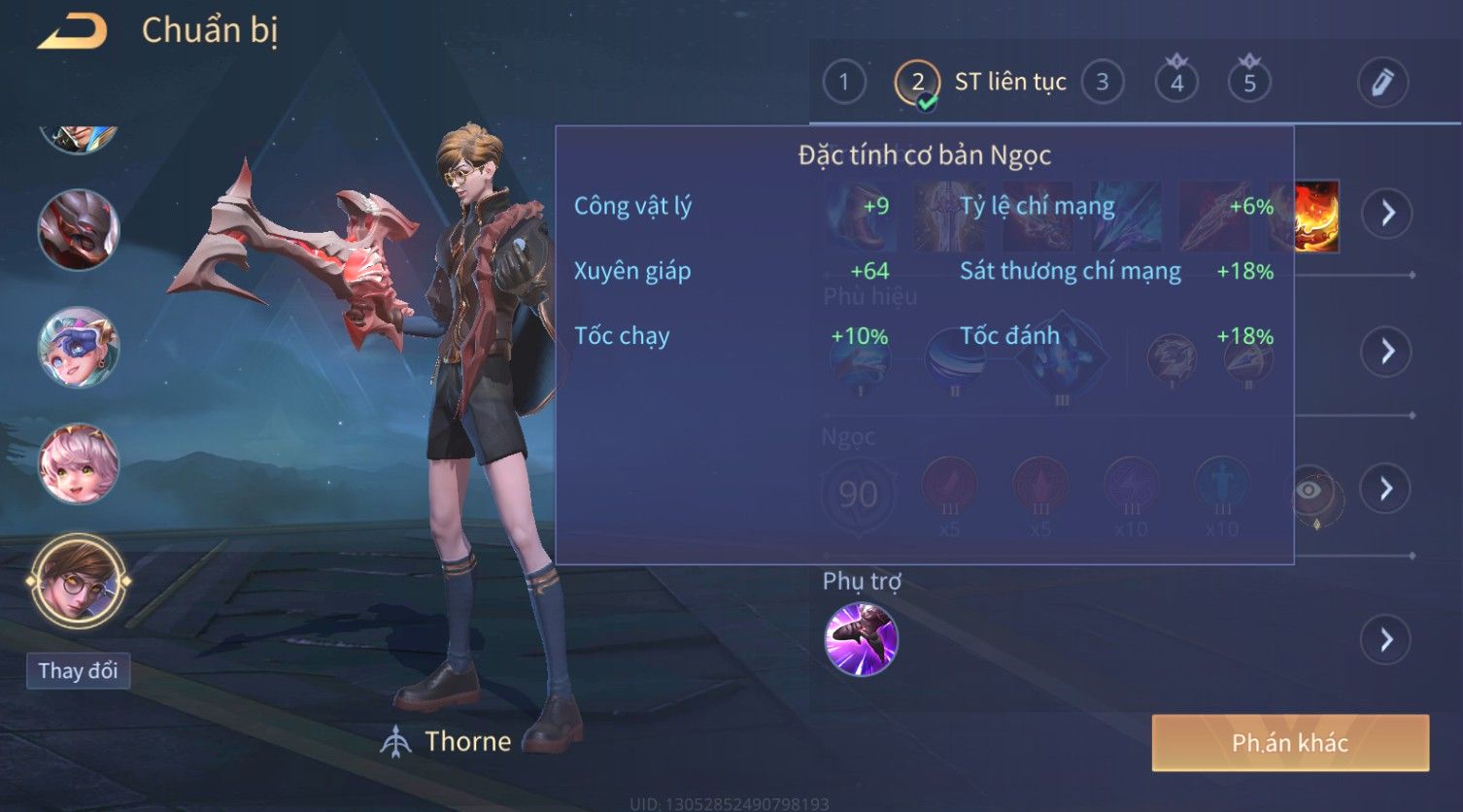Choose the red armored hero portrait

coord(78,230)
